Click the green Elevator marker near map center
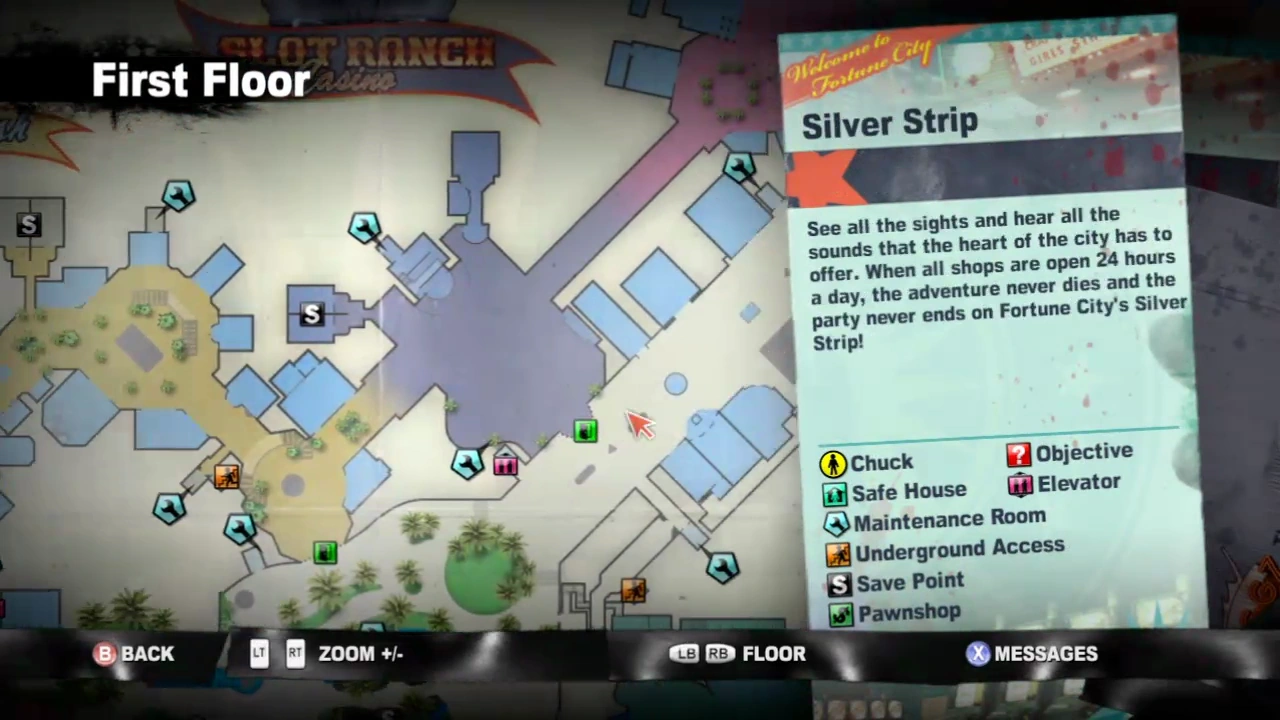 (585, 430)
